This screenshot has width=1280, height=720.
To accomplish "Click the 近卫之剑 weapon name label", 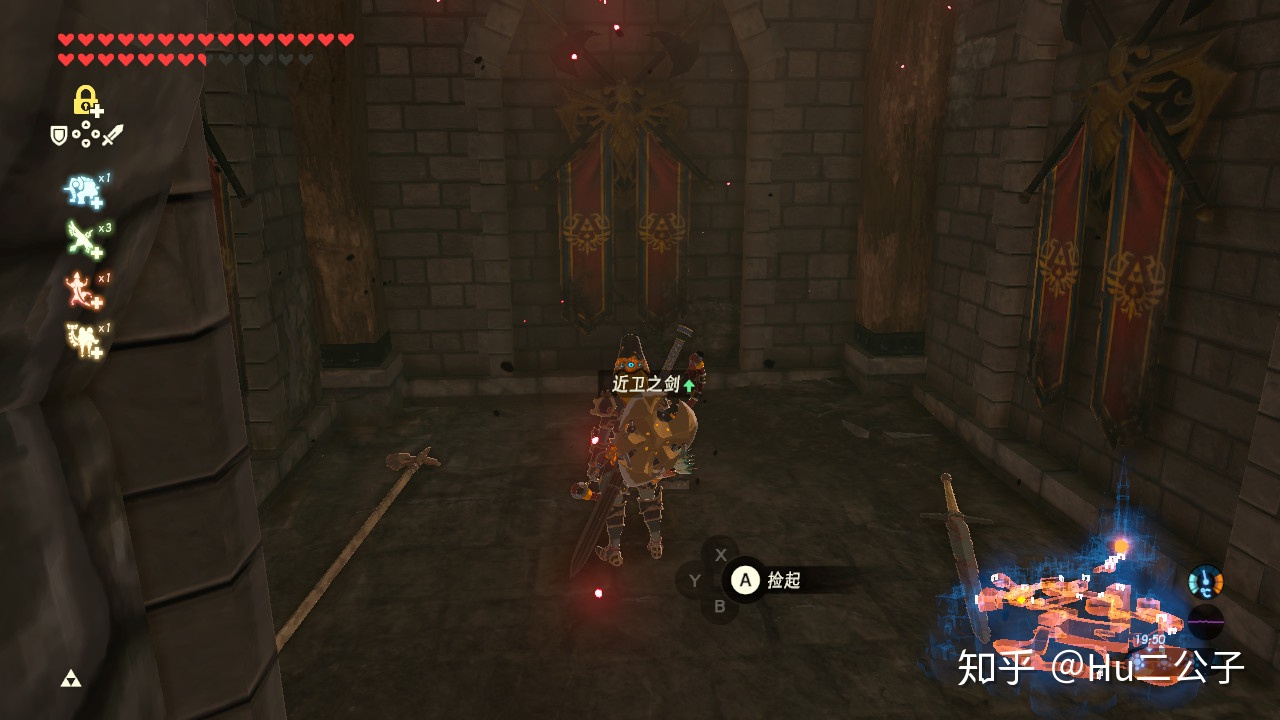I will tap(646, 385).
